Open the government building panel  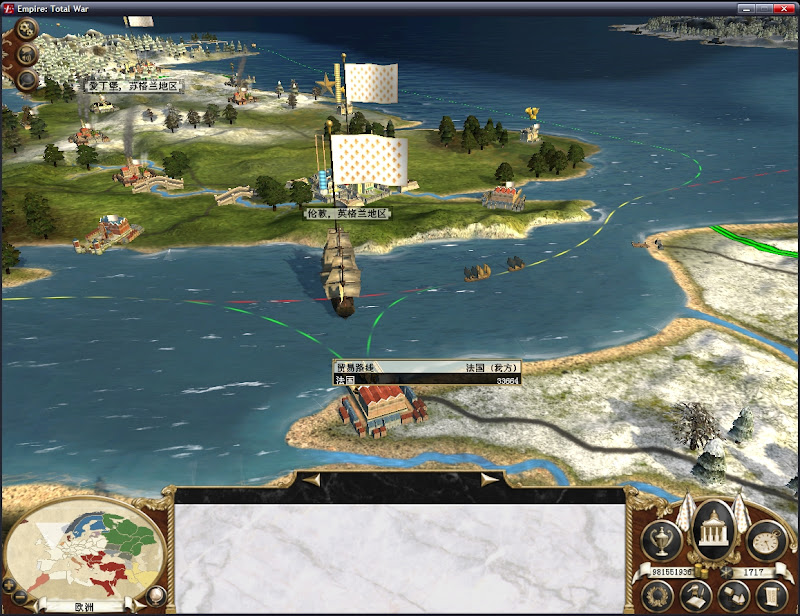click(x=714, y=528)
